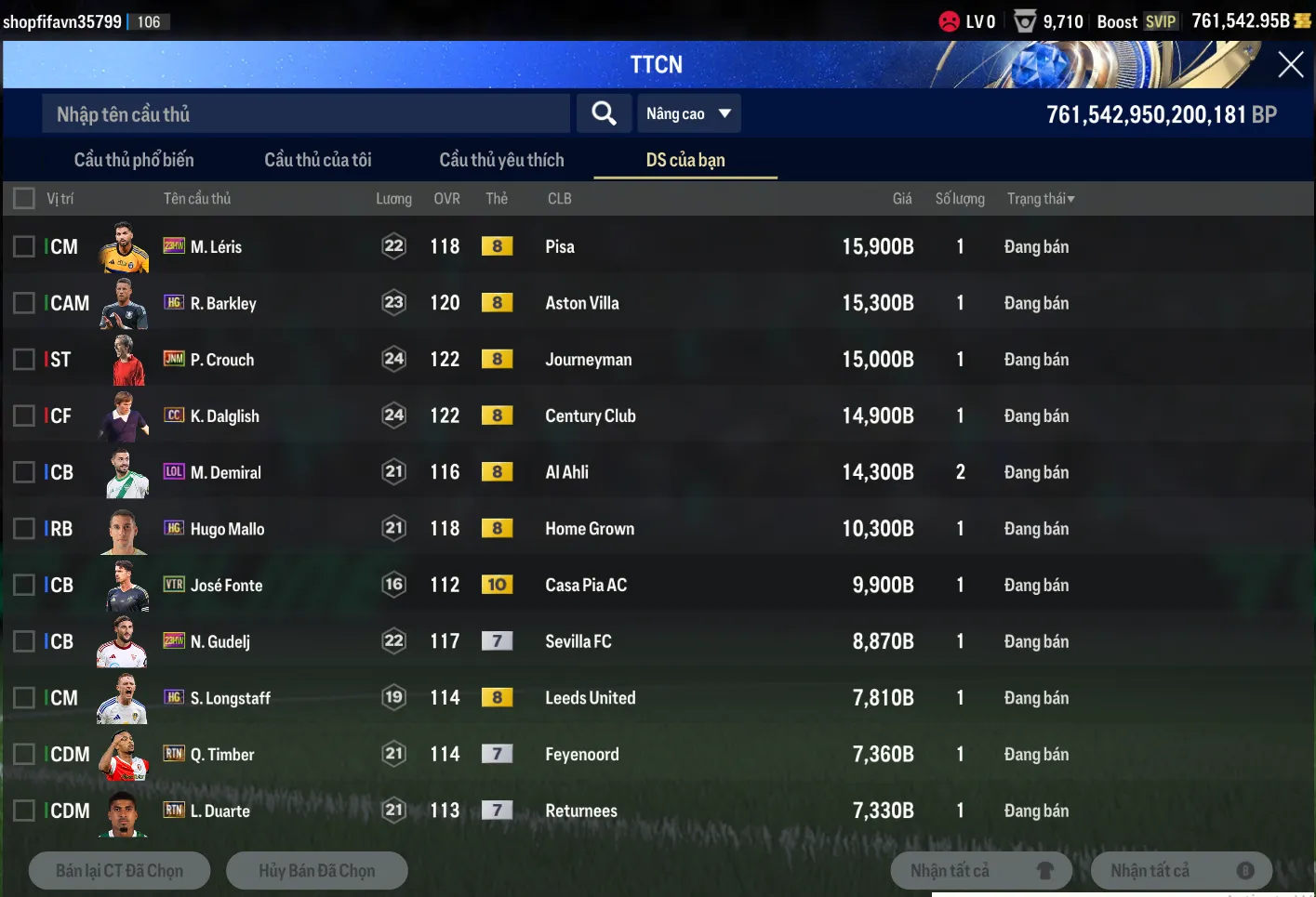Open the Cầu thủ của tôi tab

coord(318,160)
